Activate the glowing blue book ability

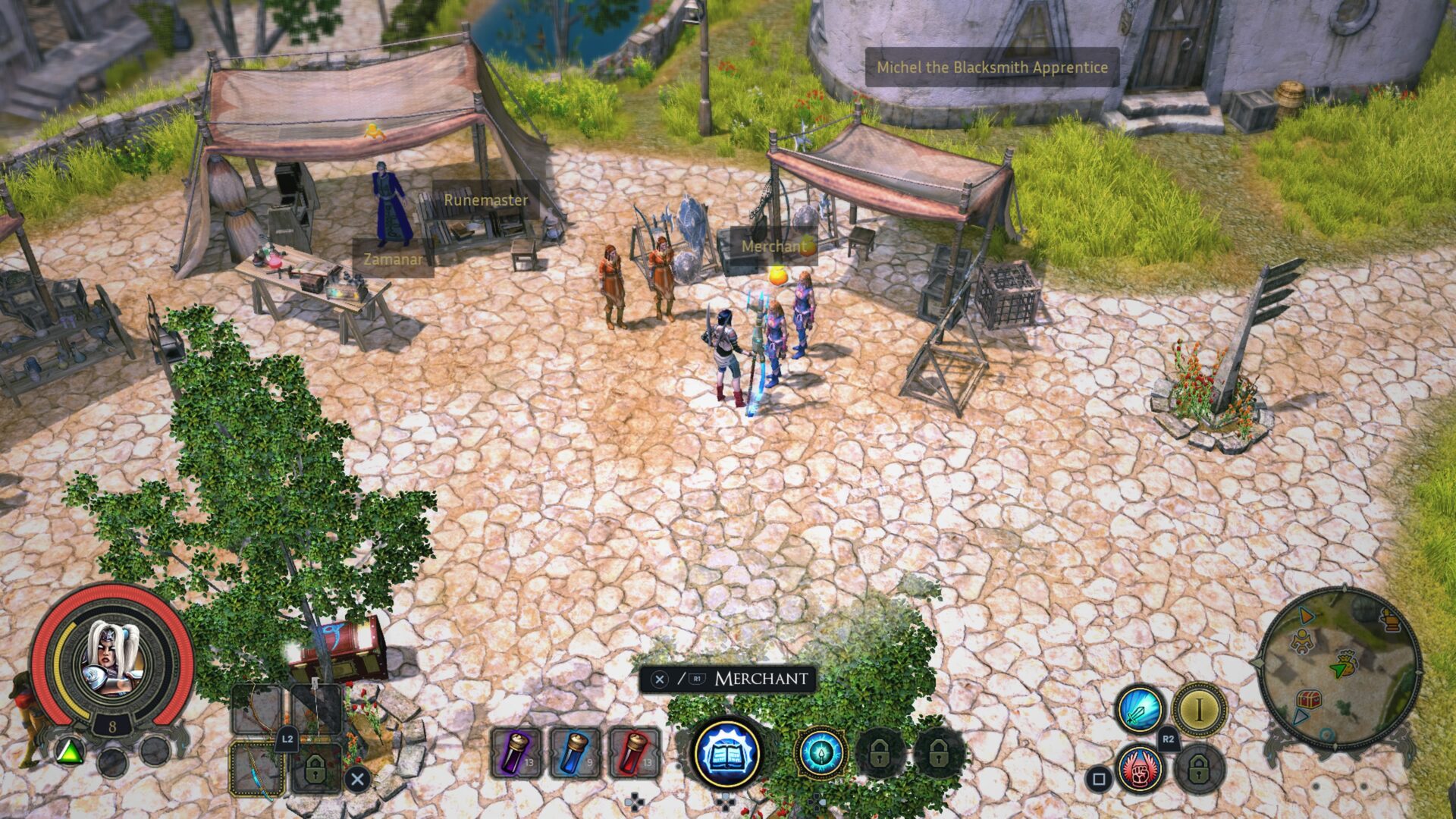(726, 752)
